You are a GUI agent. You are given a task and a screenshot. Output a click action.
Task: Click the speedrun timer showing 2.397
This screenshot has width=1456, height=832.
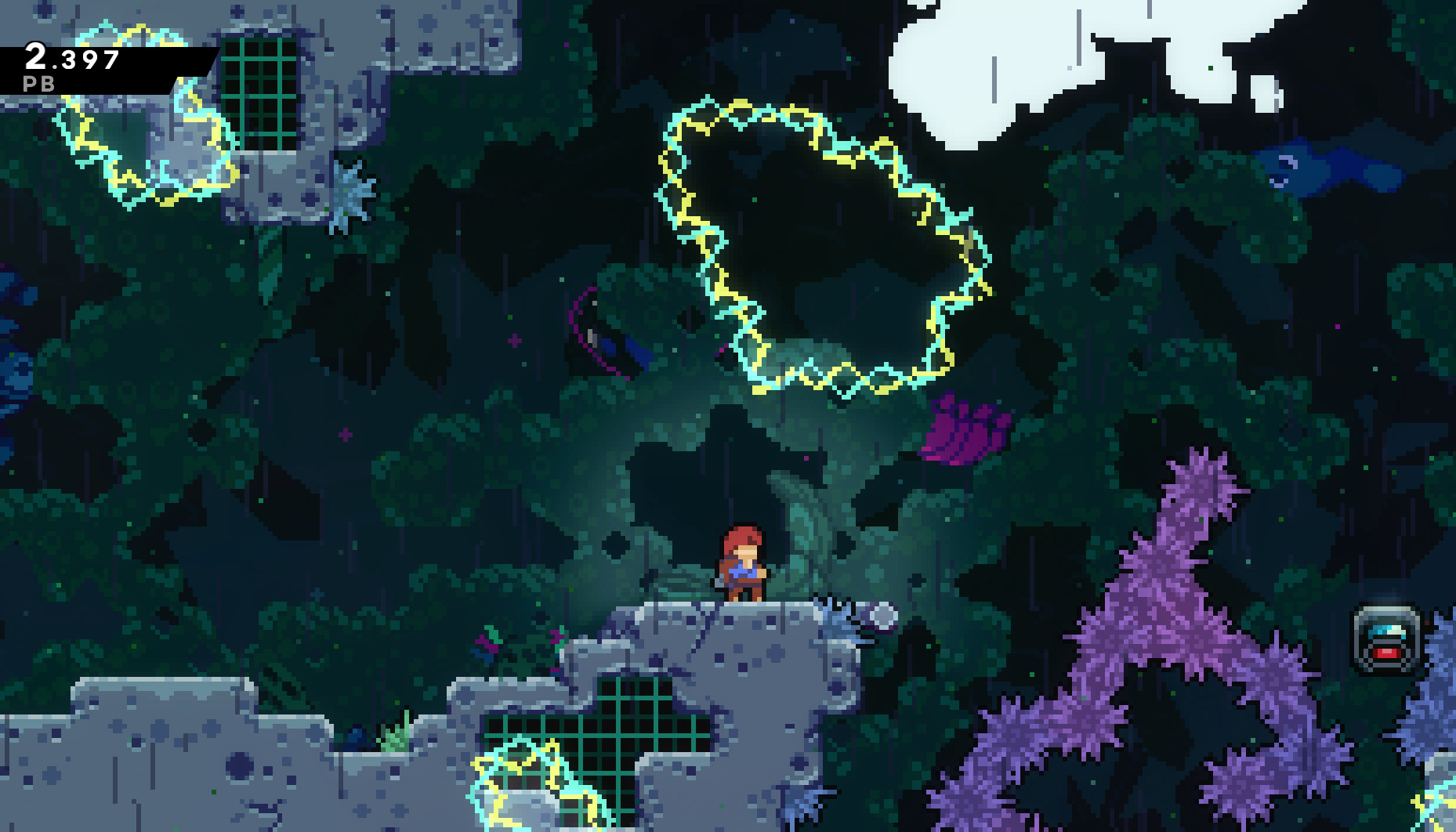pyautogui.click(x=73, y=56)
